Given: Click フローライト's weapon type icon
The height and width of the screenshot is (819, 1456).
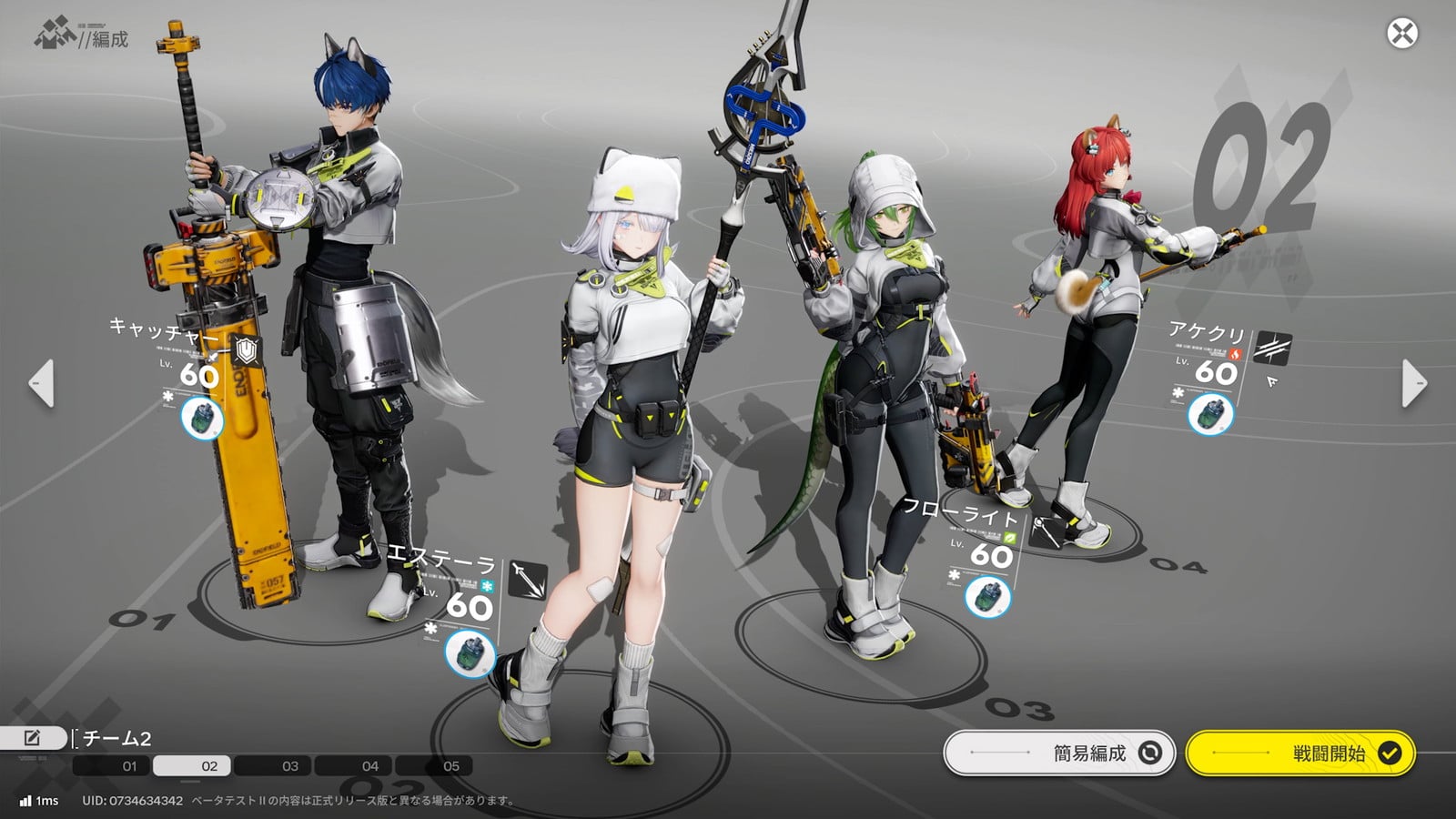Looking at the screenshot, I should click(1046, 531).
